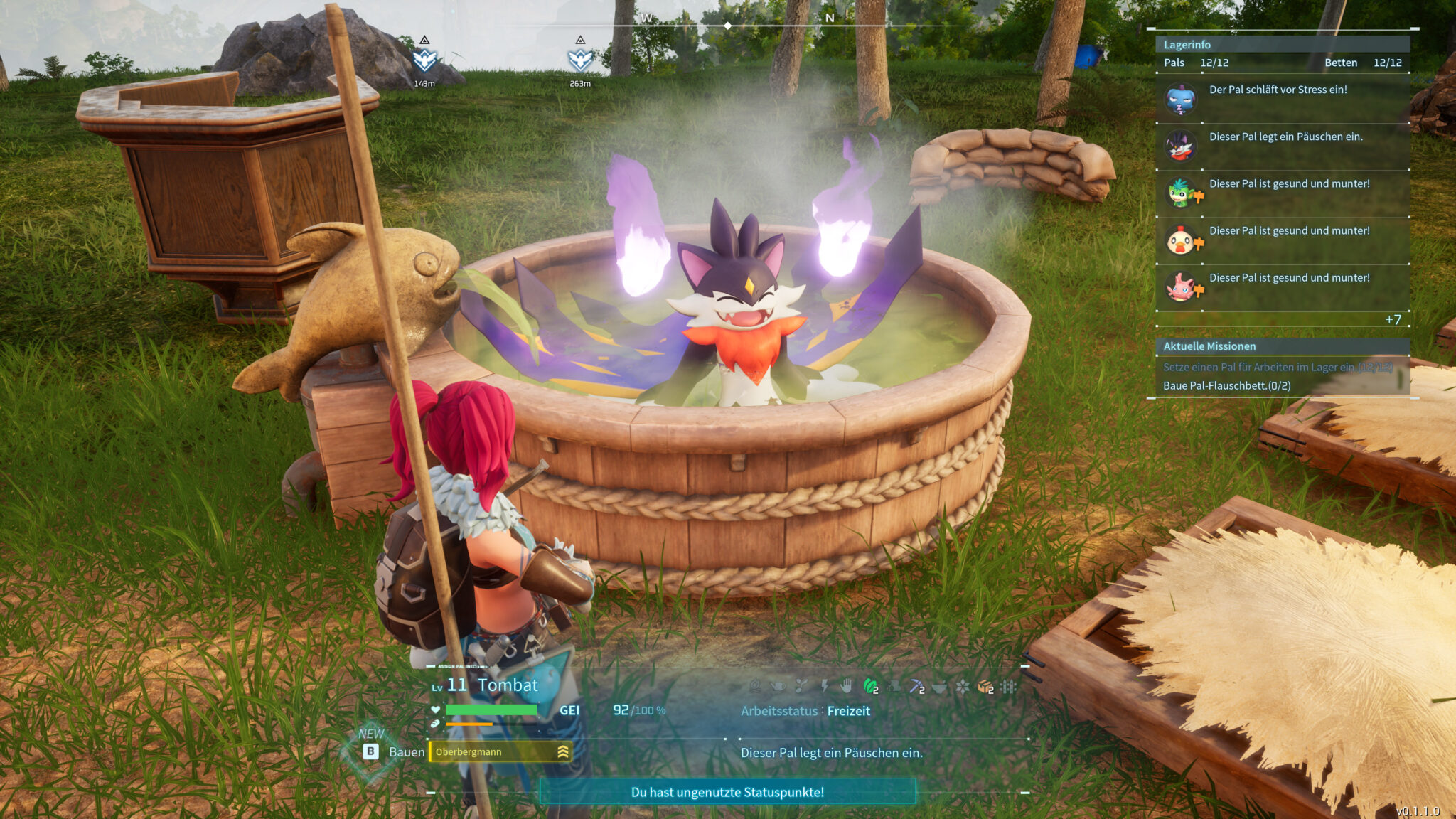Select the sleeping blue Pal portrait in Lagerinfo
The width and height of the screenshot is (1456, 819).
[x=1181, y=100]
